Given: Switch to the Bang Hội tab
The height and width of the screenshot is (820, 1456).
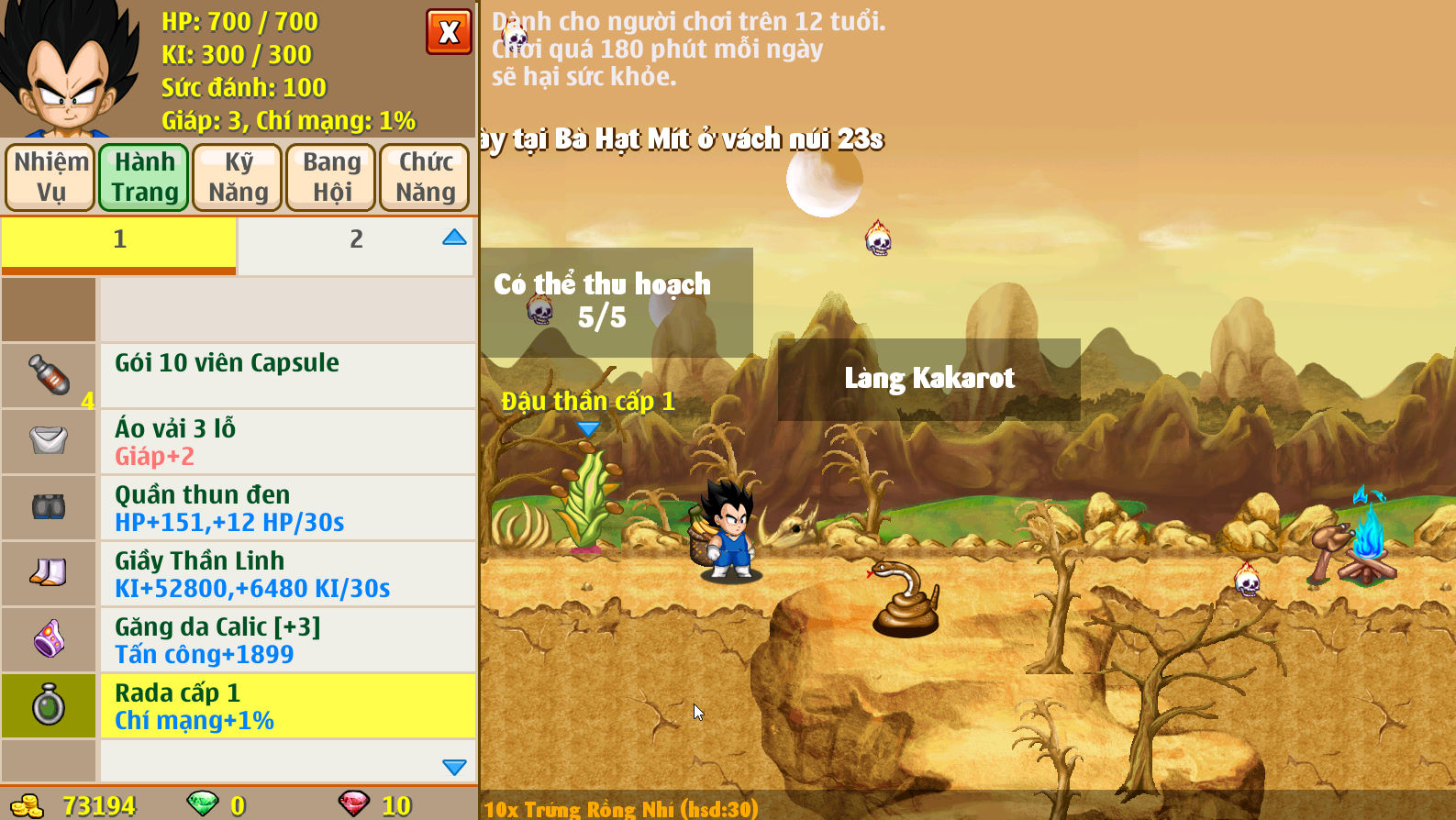Looking at the screenshot, I should pyautogui.click(x=330, y=176).
